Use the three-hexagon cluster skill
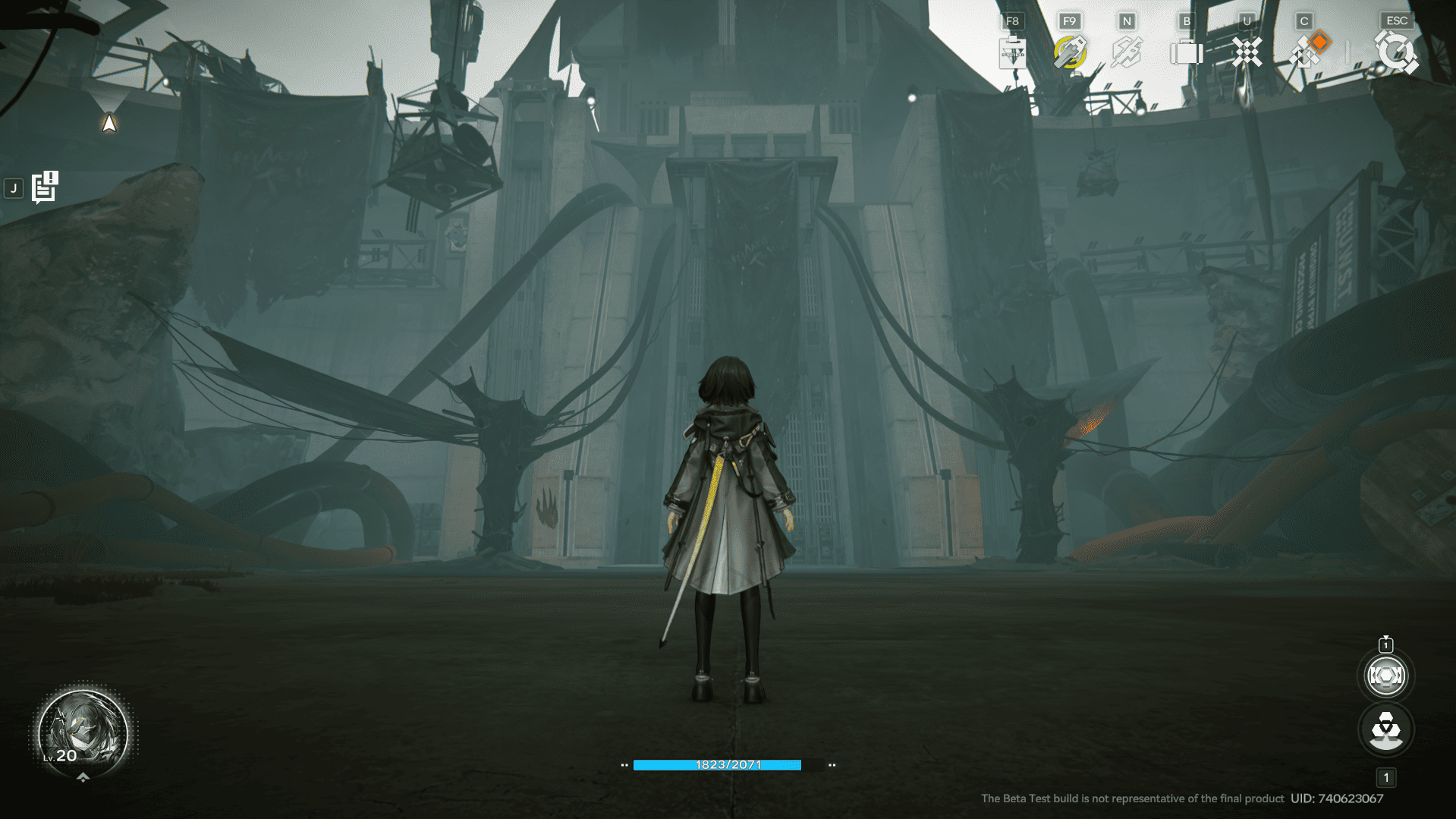This screenshot has height=819, width=1456. coord(1385,729)
